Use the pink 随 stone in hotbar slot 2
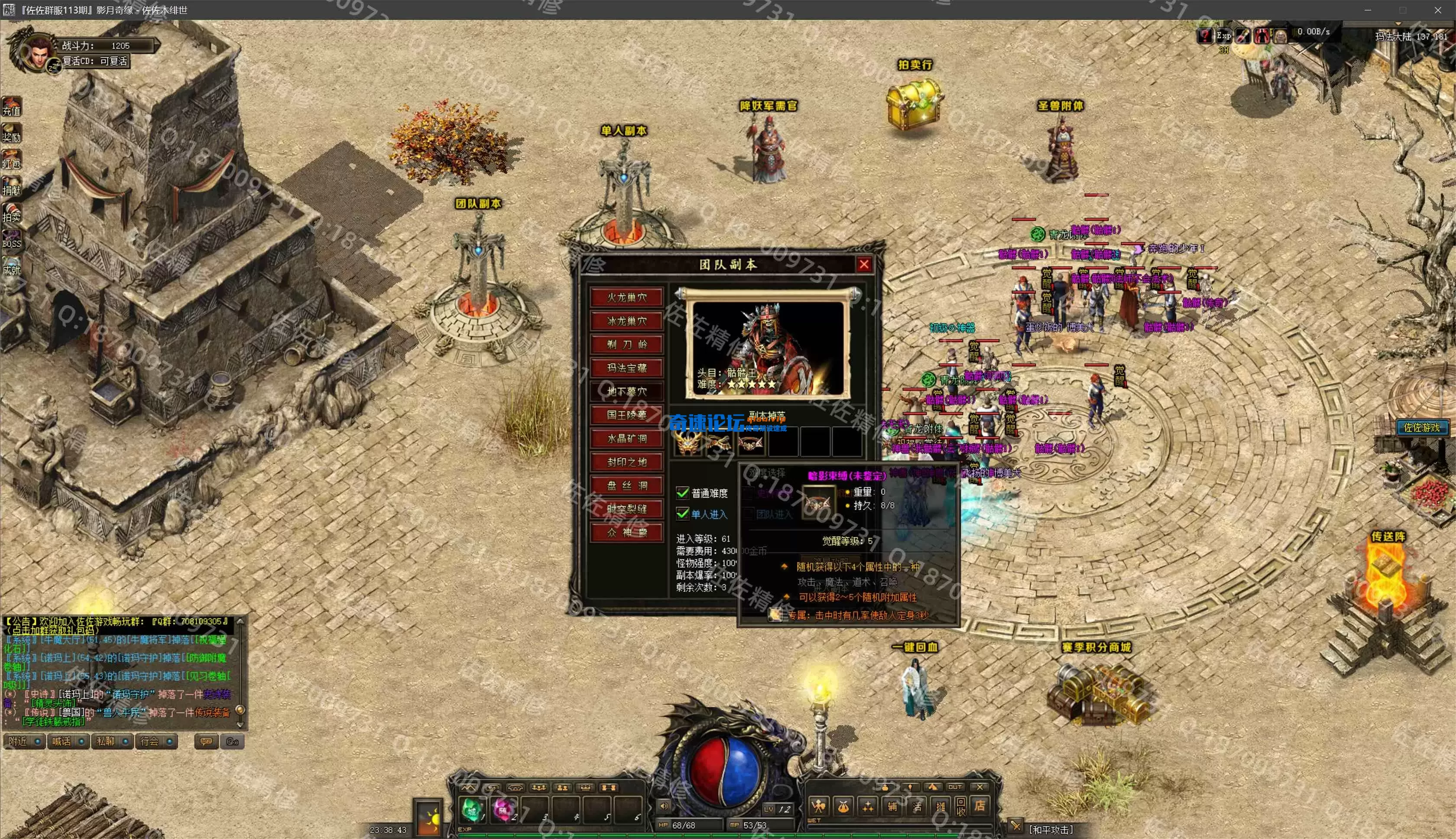This screenshot has height=839, width=1456. tap(503, 810)
